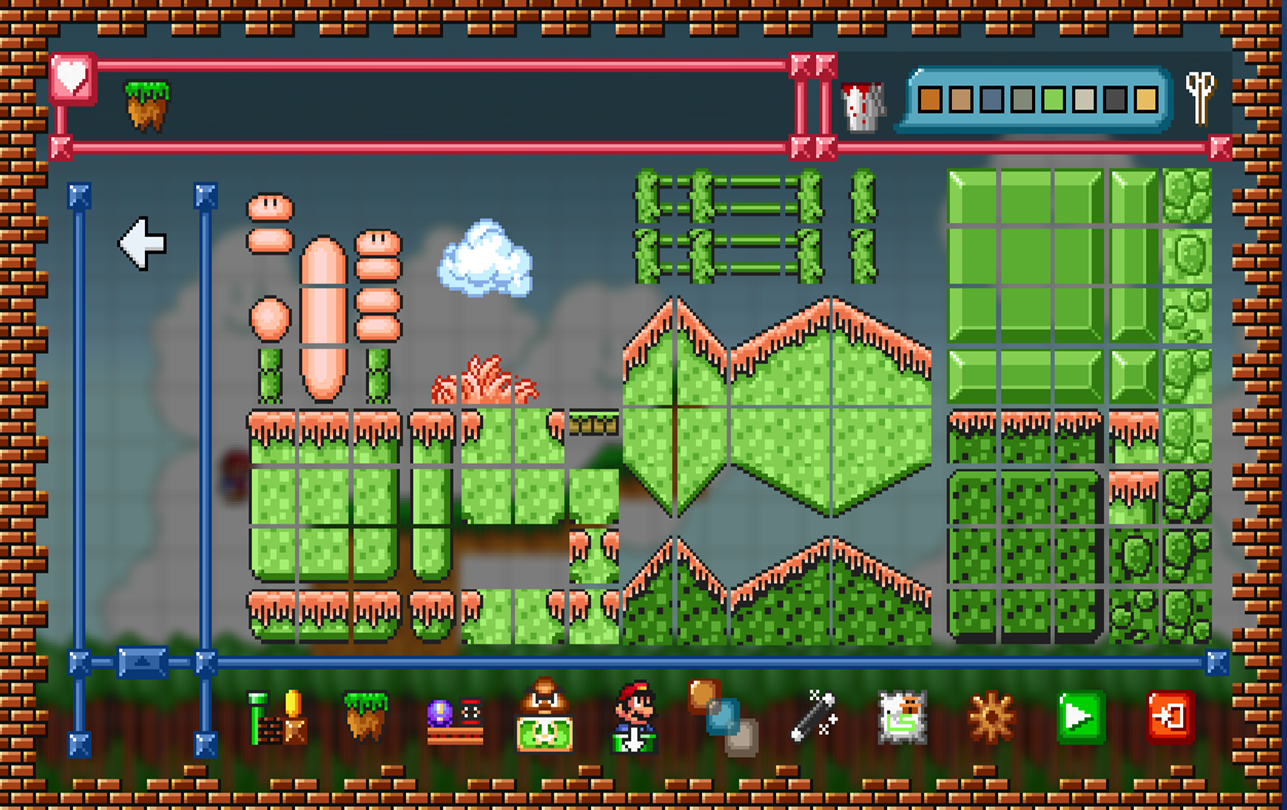Click the white back arrow

click(142, 243)
